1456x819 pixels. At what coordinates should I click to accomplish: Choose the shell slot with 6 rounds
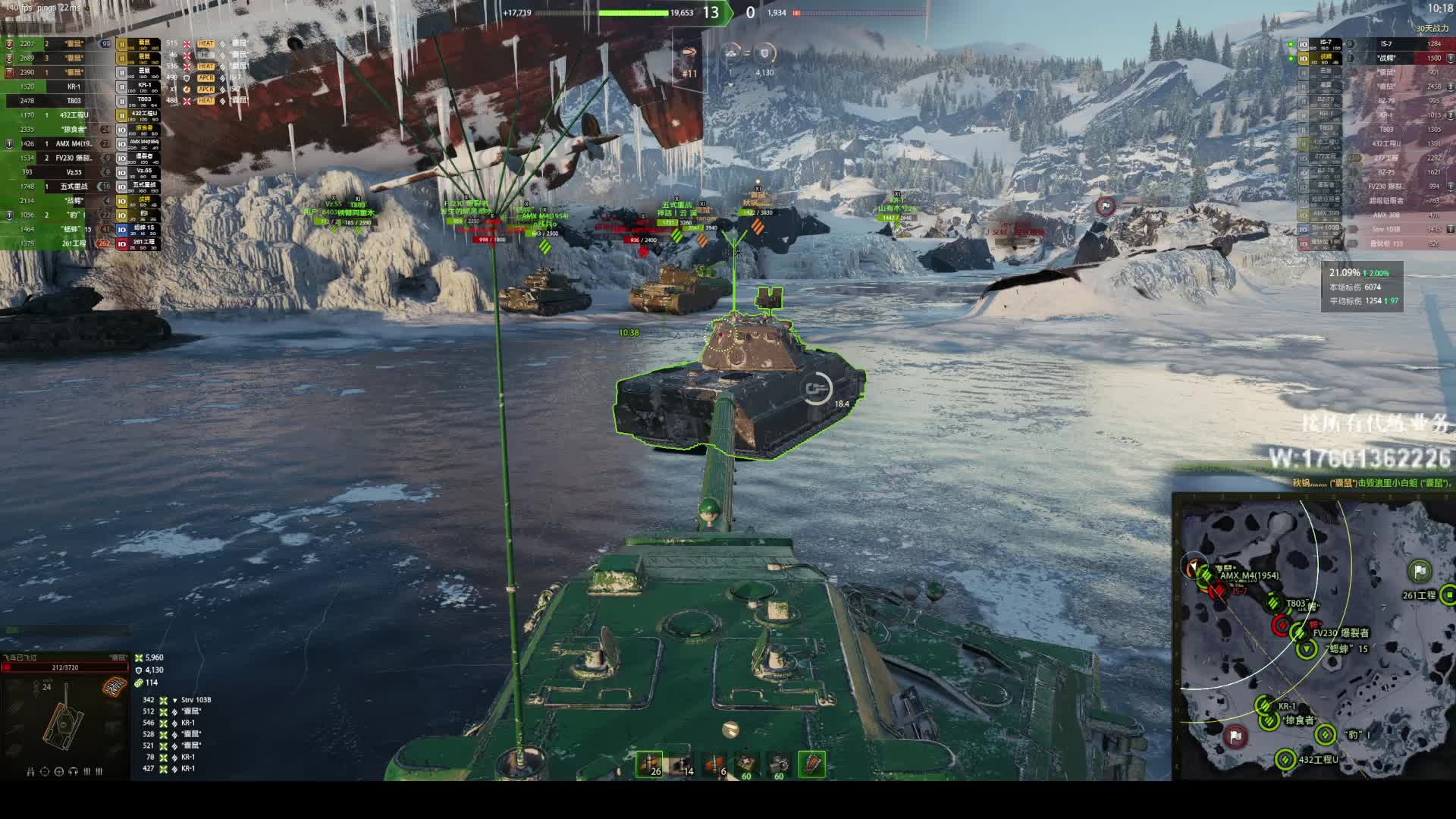tap(714, 764)
